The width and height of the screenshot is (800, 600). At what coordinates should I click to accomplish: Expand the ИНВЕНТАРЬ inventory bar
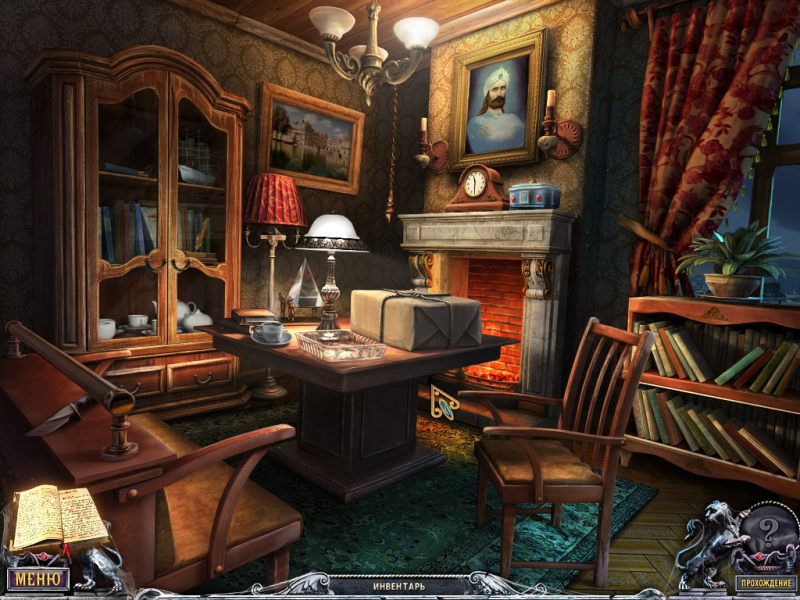coord(399,584)
